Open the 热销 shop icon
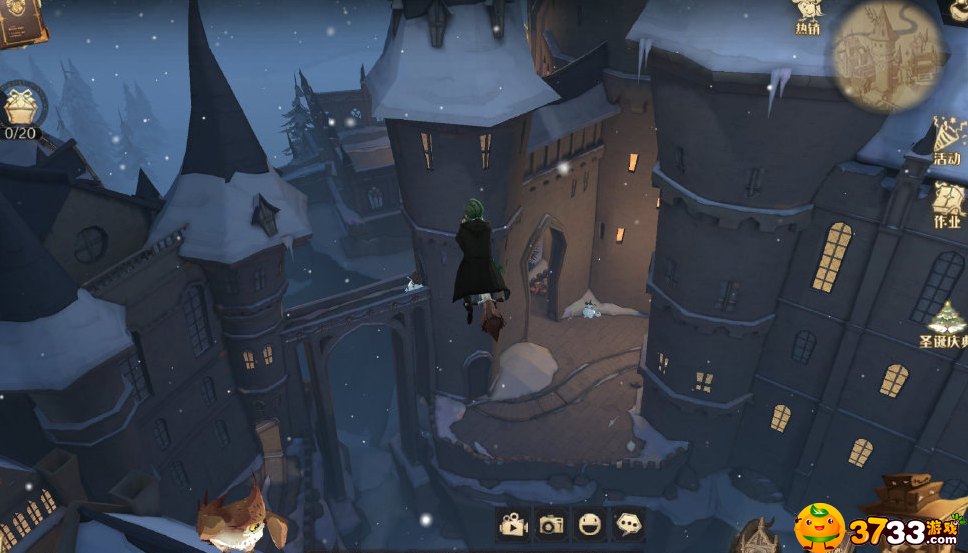 click(x=808, y=17)
